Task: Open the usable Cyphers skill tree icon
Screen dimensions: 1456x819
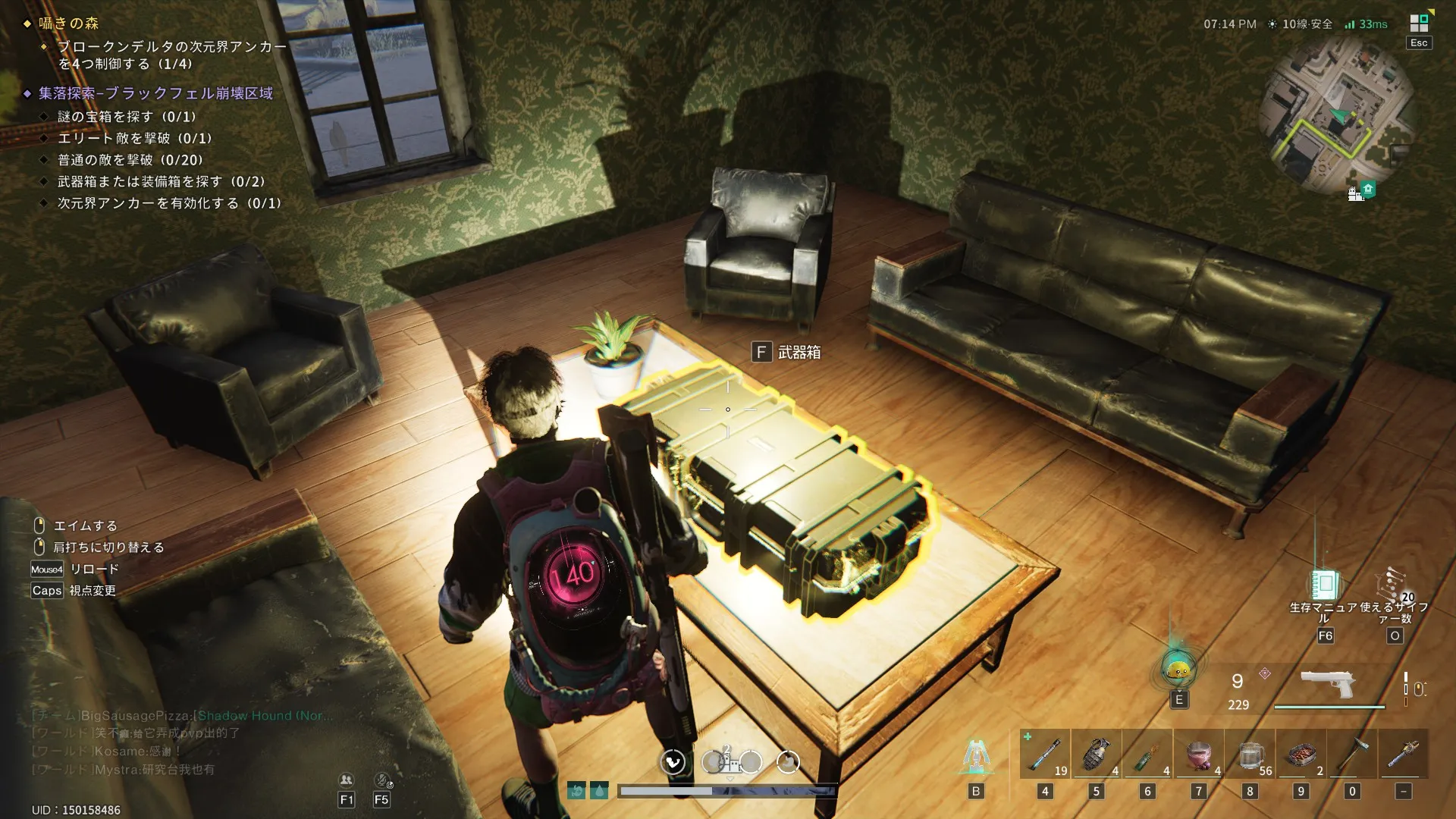Action: [1394, 585]
